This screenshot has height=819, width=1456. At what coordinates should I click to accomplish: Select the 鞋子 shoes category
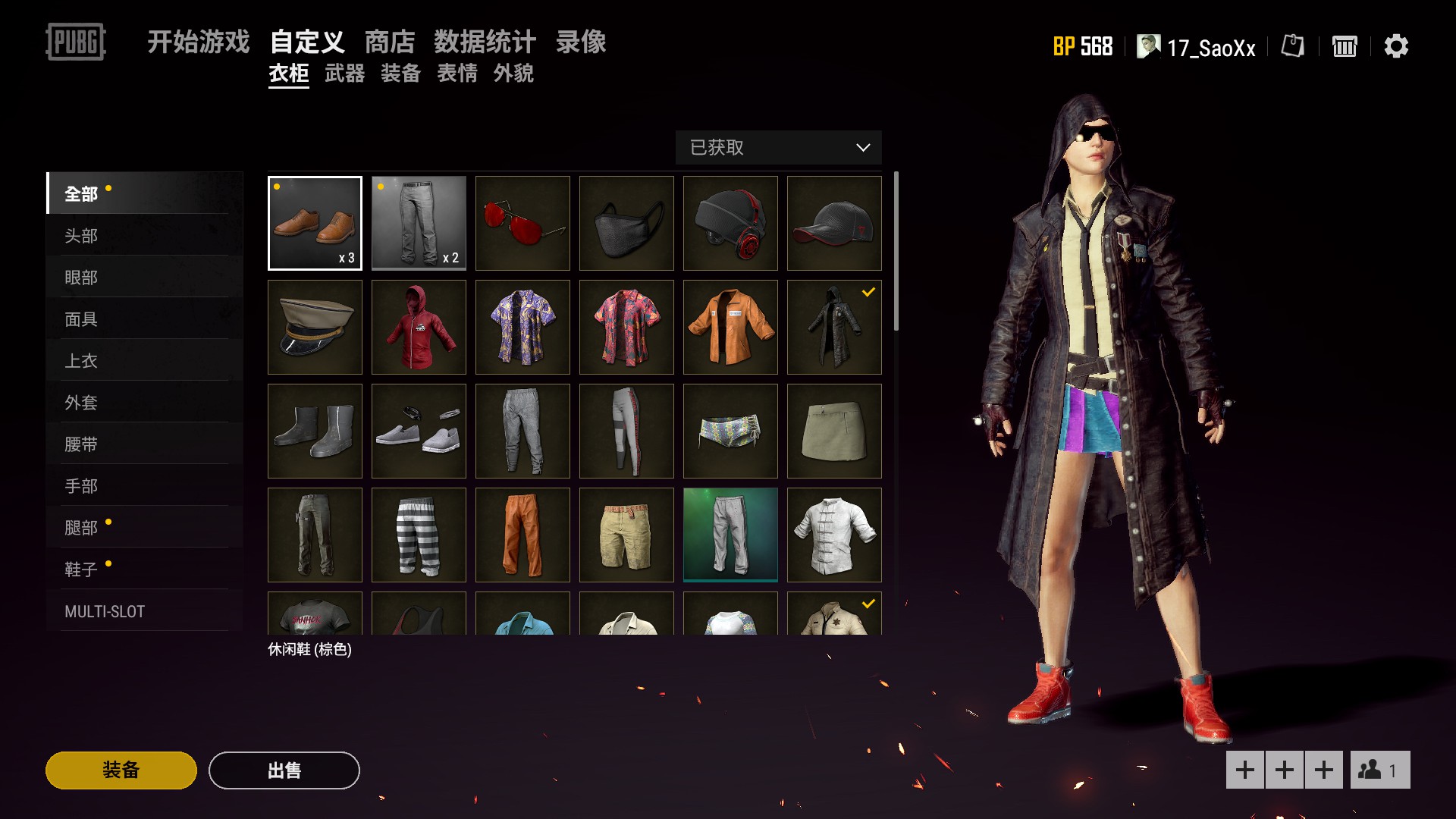click(81, 570)
